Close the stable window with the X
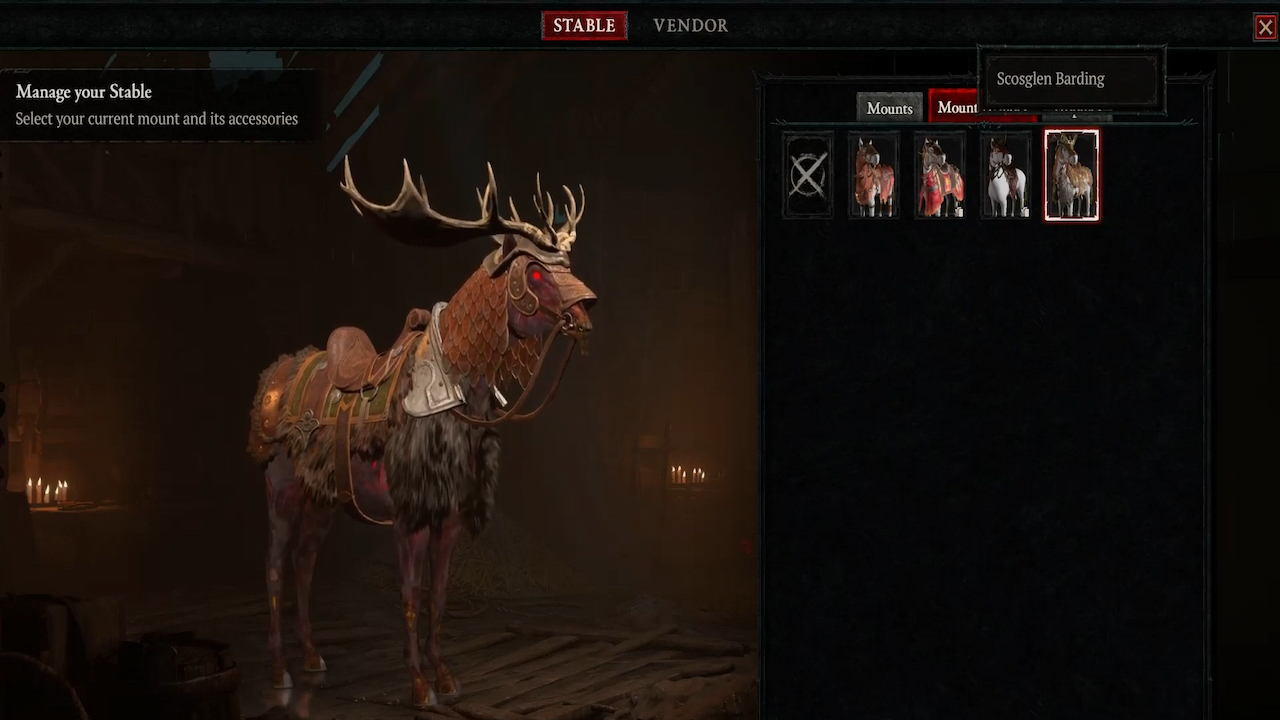 (1264, 26)
